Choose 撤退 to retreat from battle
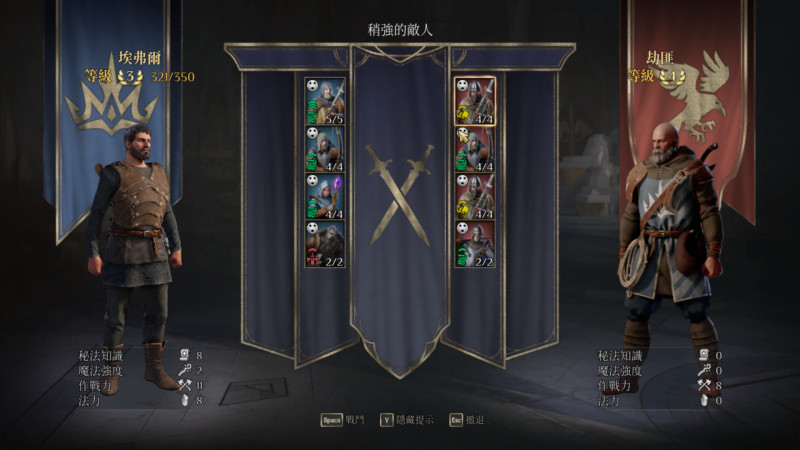 [467, 420]
